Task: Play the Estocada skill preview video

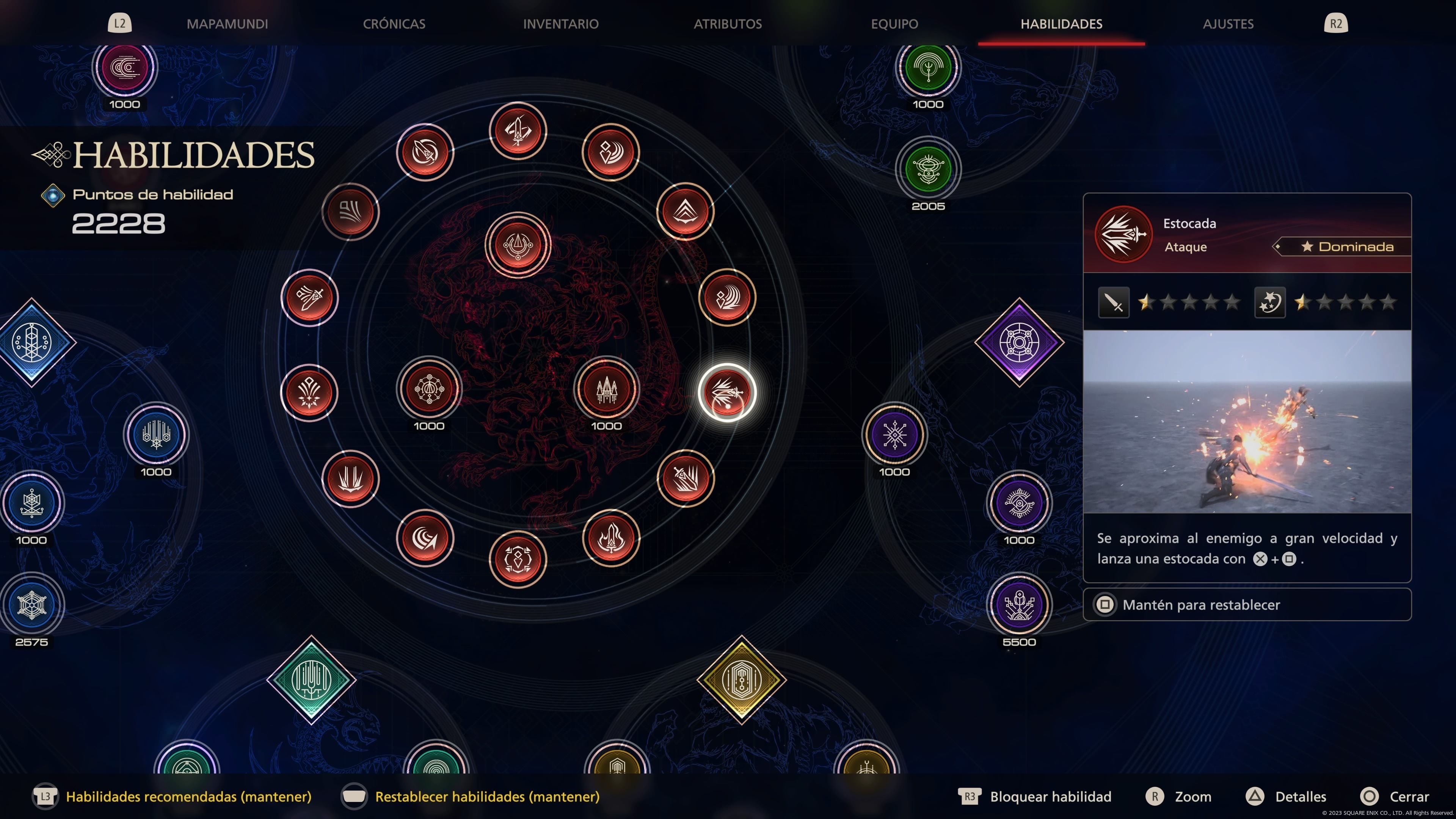Action: pos(1247,422)
